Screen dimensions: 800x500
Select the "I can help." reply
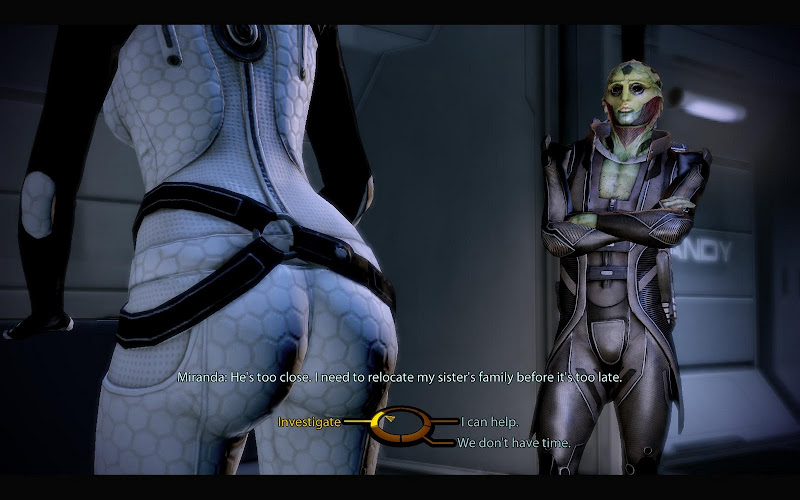(x=490, y=422)
